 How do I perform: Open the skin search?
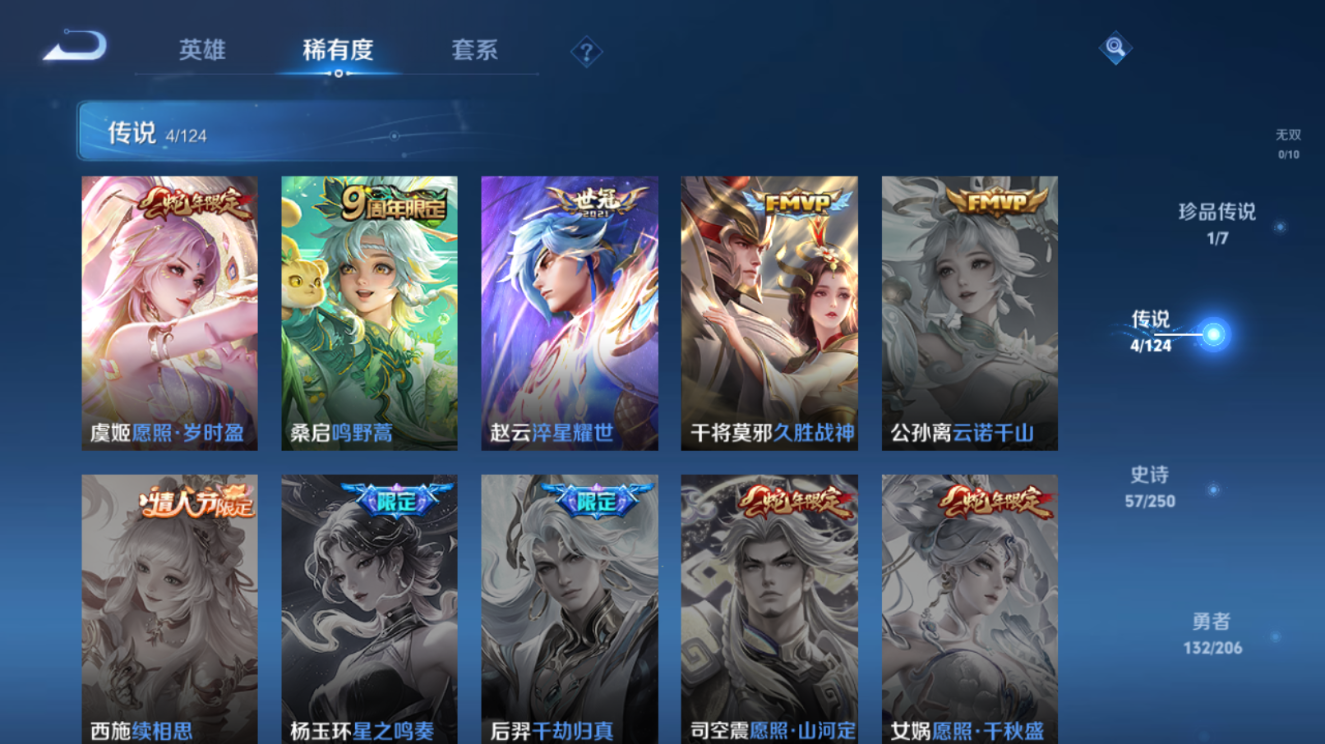[1116, 45]
